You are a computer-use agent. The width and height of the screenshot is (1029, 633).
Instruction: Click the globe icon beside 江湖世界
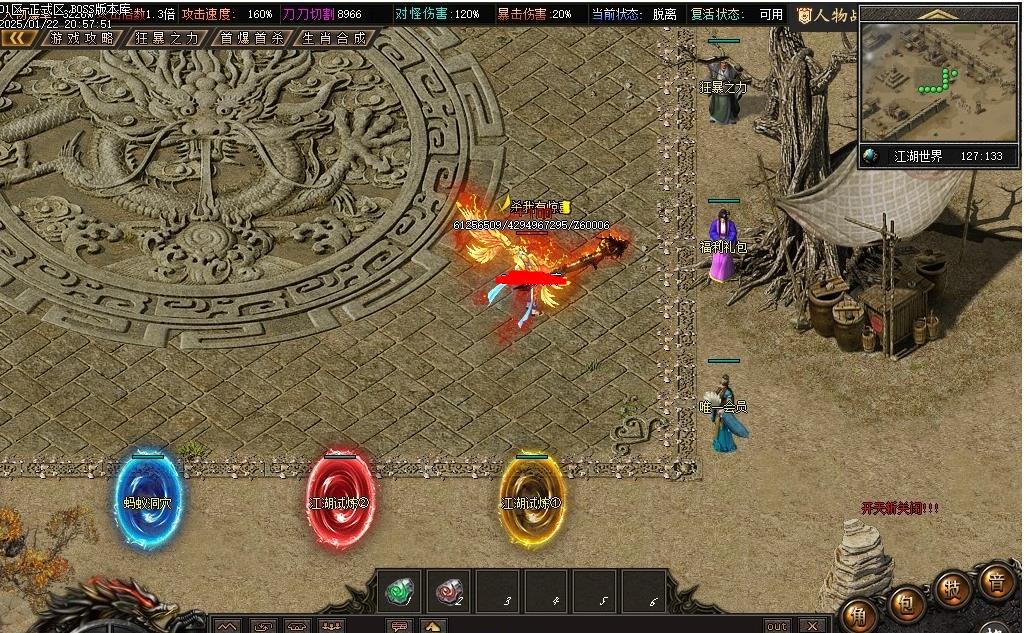(x=871, y=156)
